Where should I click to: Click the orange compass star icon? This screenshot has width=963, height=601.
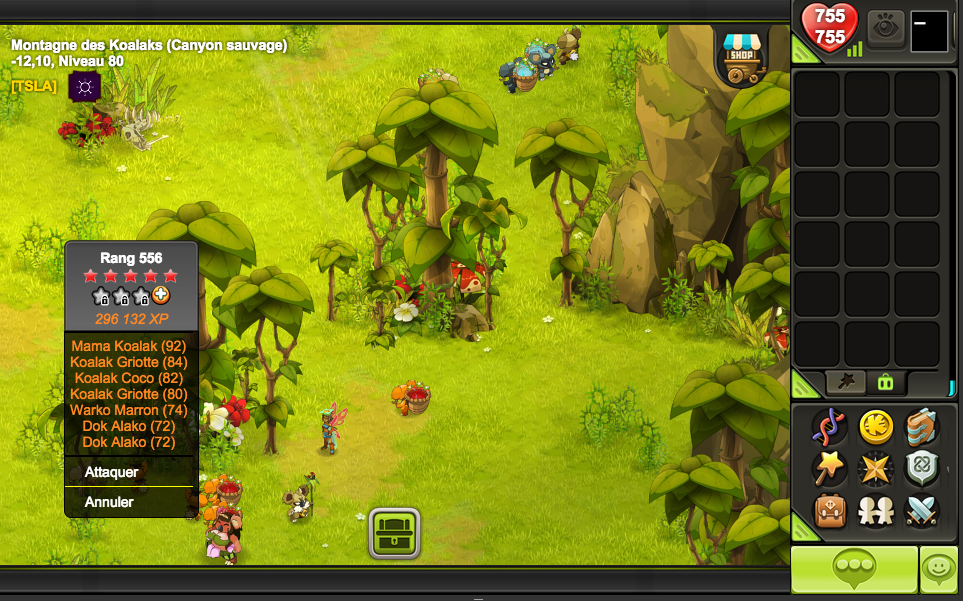876,468
